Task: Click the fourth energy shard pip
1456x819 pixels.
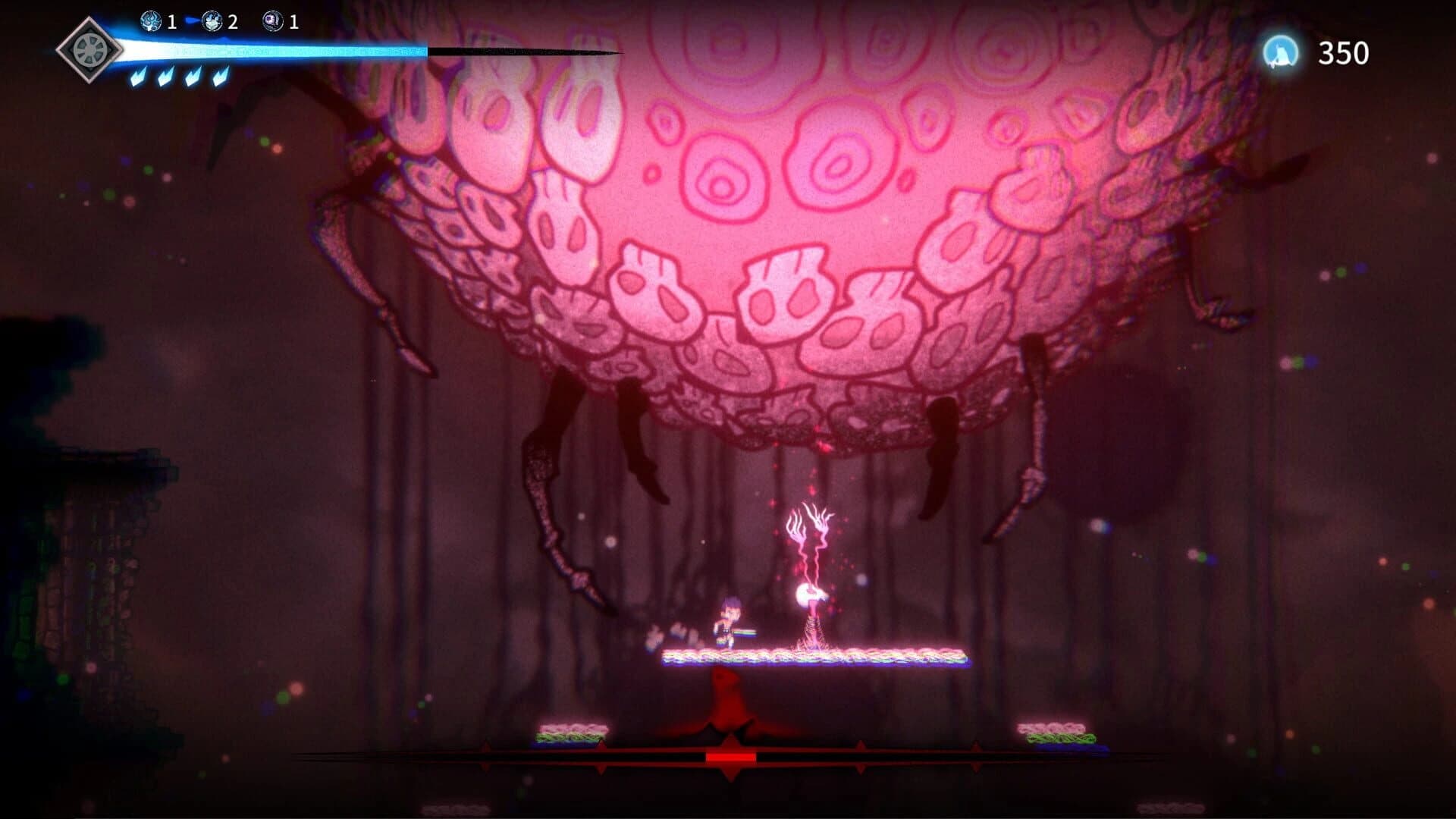Action: click(220, 78)
